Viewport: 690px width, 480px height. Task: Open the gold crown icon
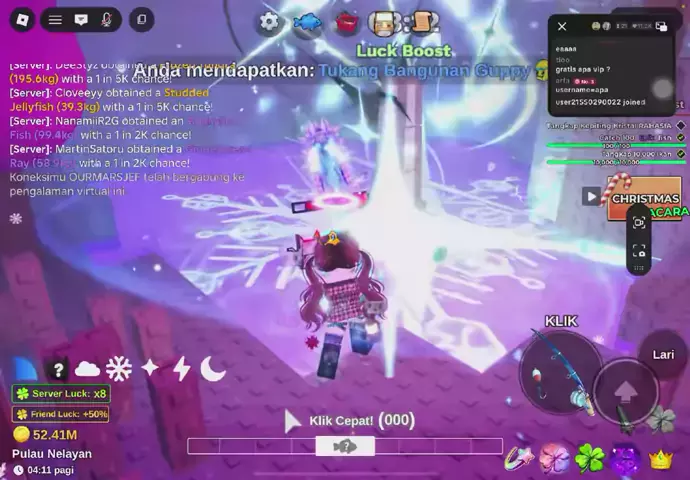tap(660, 459)
